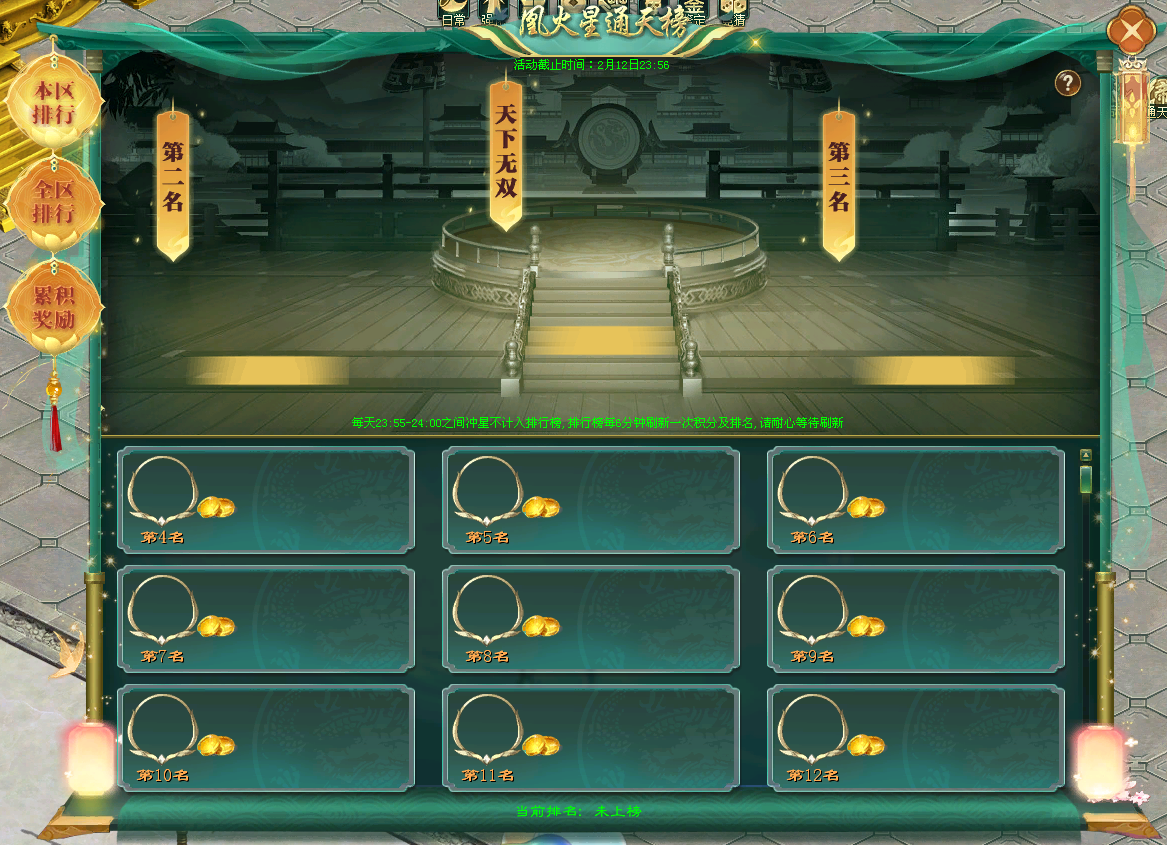Image resolution: width=1167 pixels, height=845 pixels.
Task: Select the 第5名 reward row
Action: 591,499
